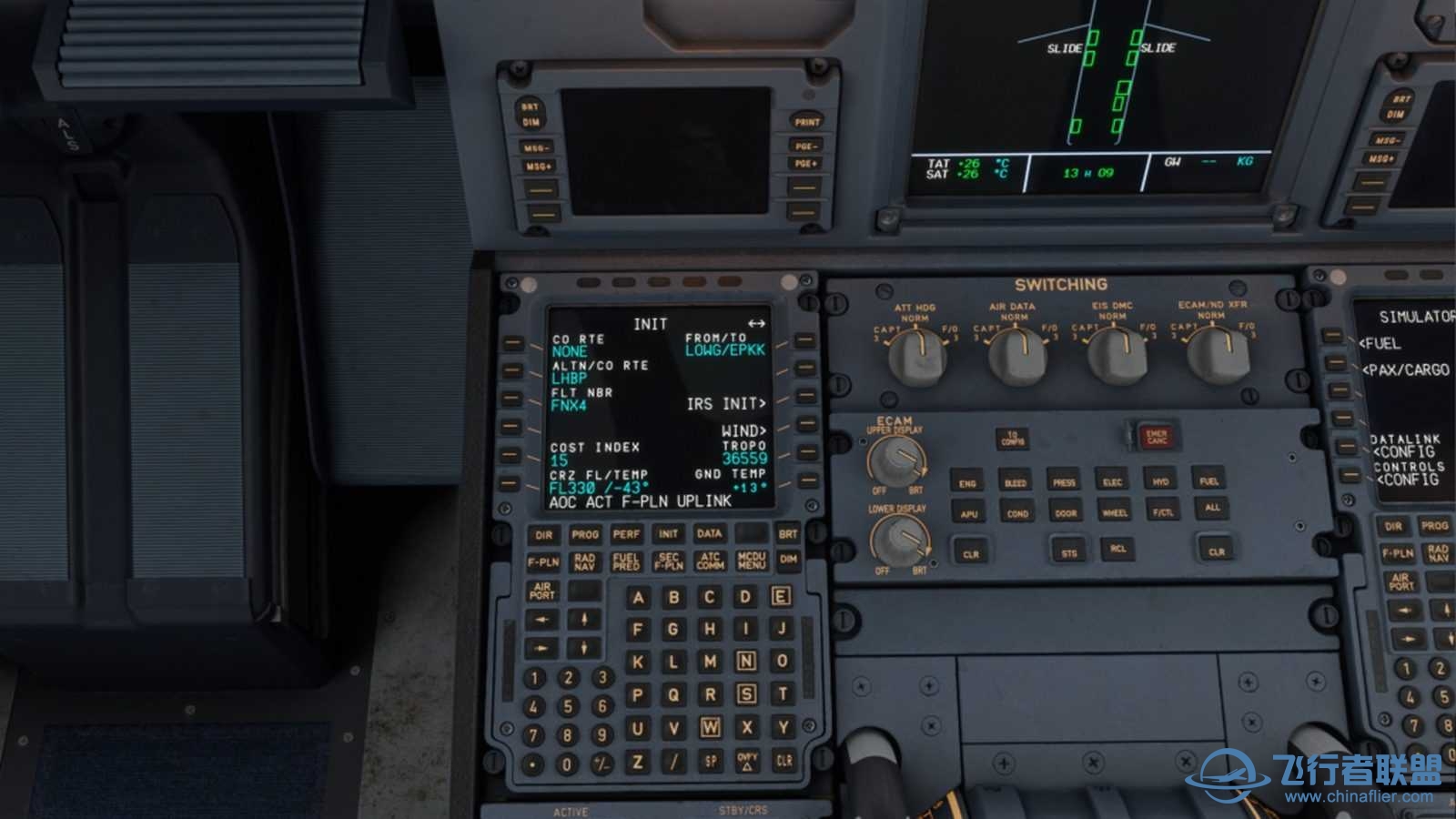
Task: Toggle the STS status page
Action: coord(1067,550)
